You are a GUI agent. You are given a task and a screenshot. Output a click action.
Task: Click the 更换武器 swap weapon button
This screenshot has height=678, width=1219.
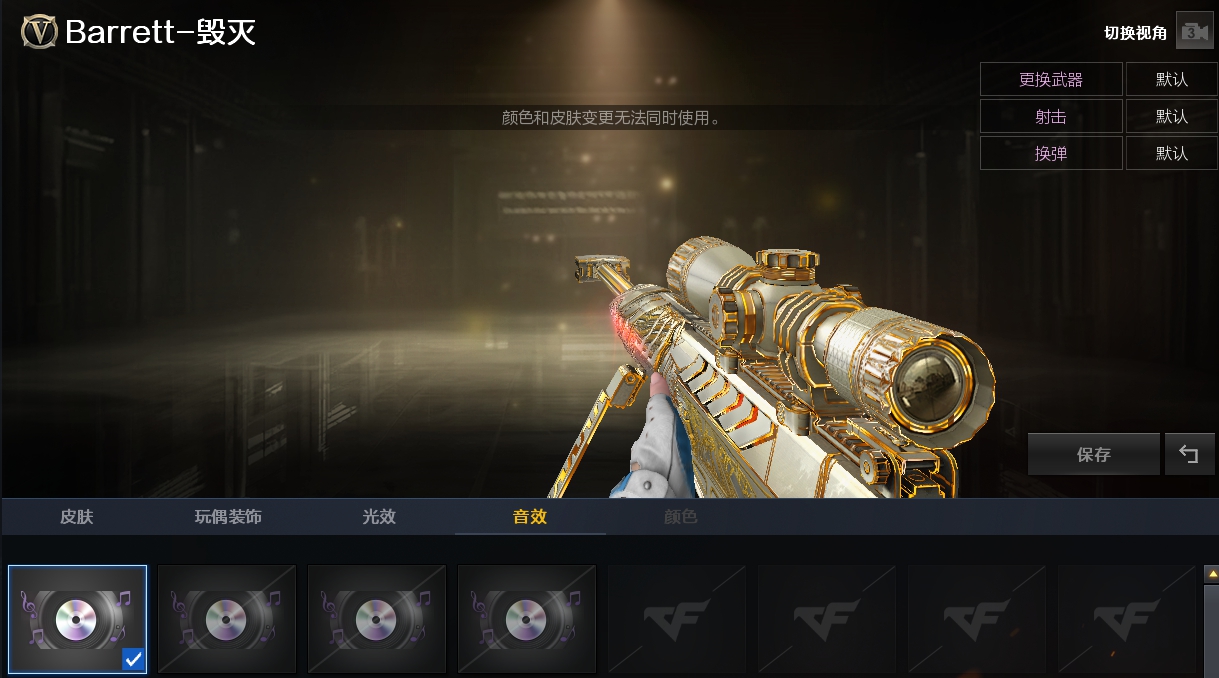click(x=1051, y=80)
